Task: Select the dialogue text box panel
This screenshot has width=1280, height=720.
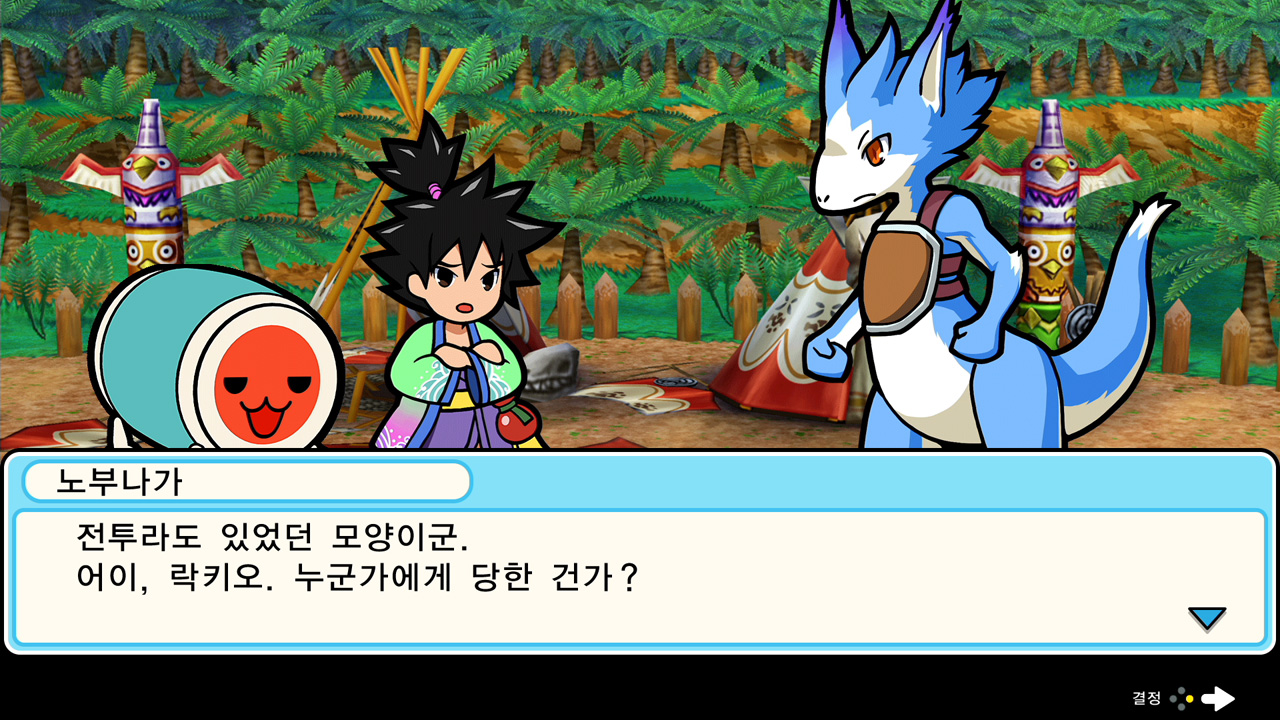Action: pyautogui.click(x=640, y=570)
